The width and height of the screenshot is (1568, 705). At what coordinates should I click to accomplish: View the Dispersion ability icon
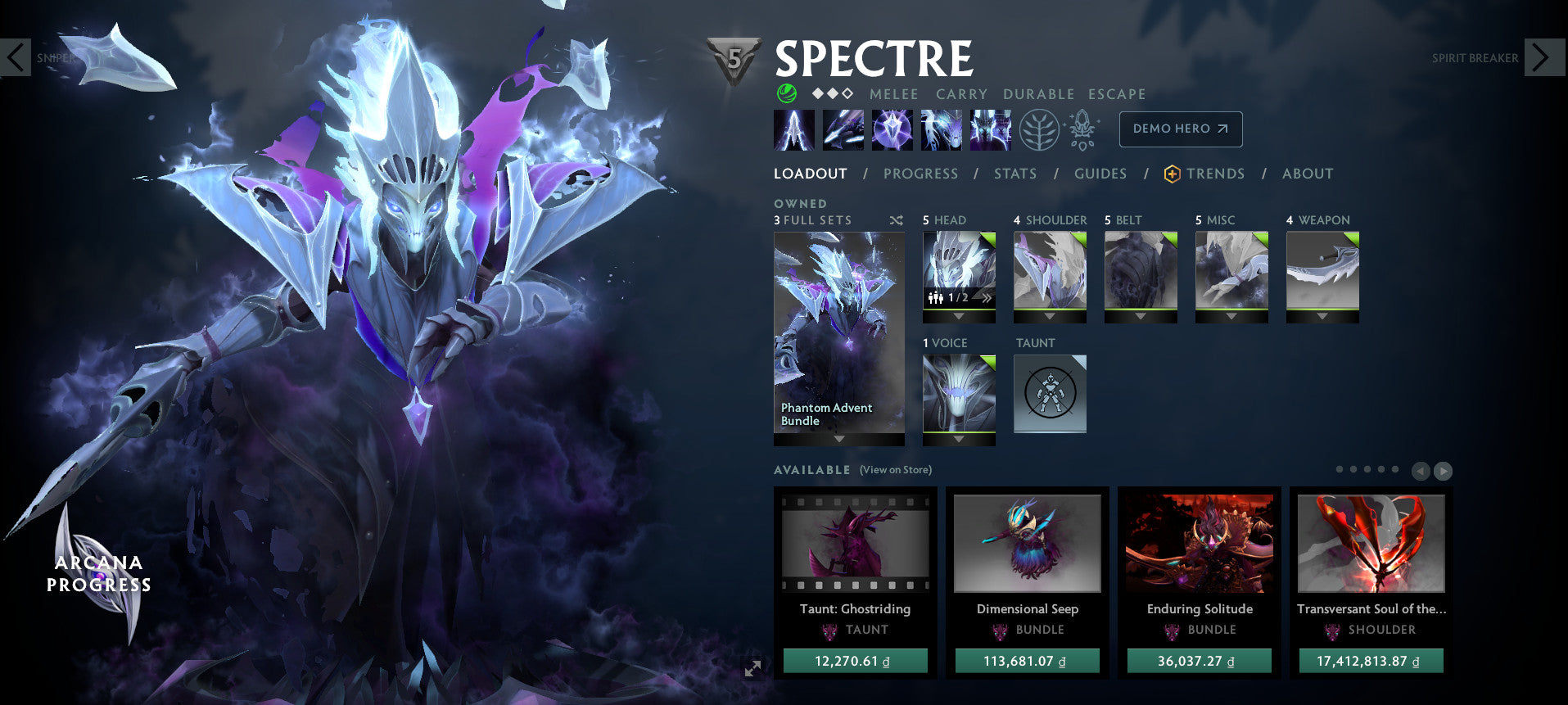pos(892,129)
